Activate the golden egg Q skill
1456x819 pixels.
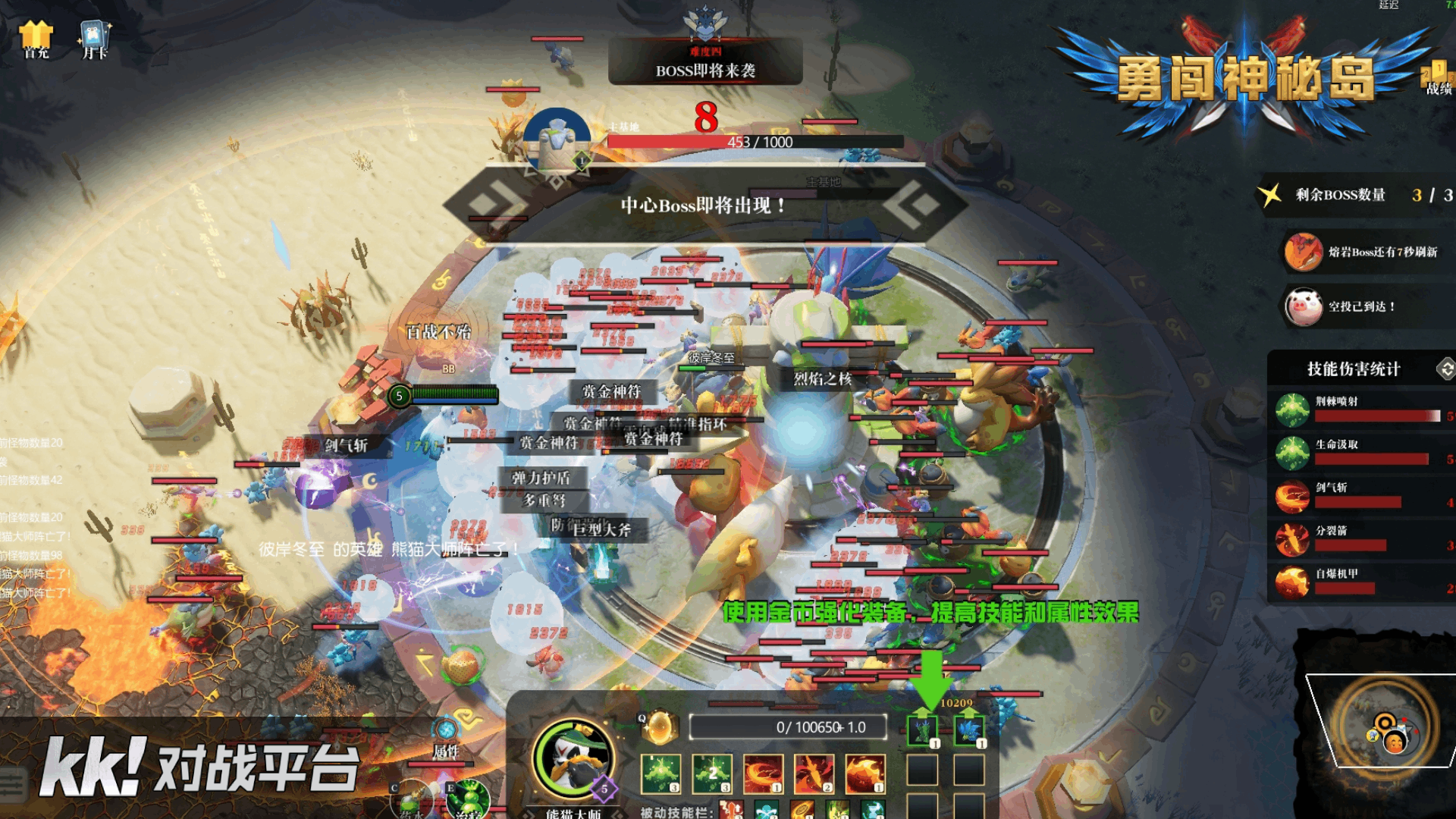click(x=658, y=727)
